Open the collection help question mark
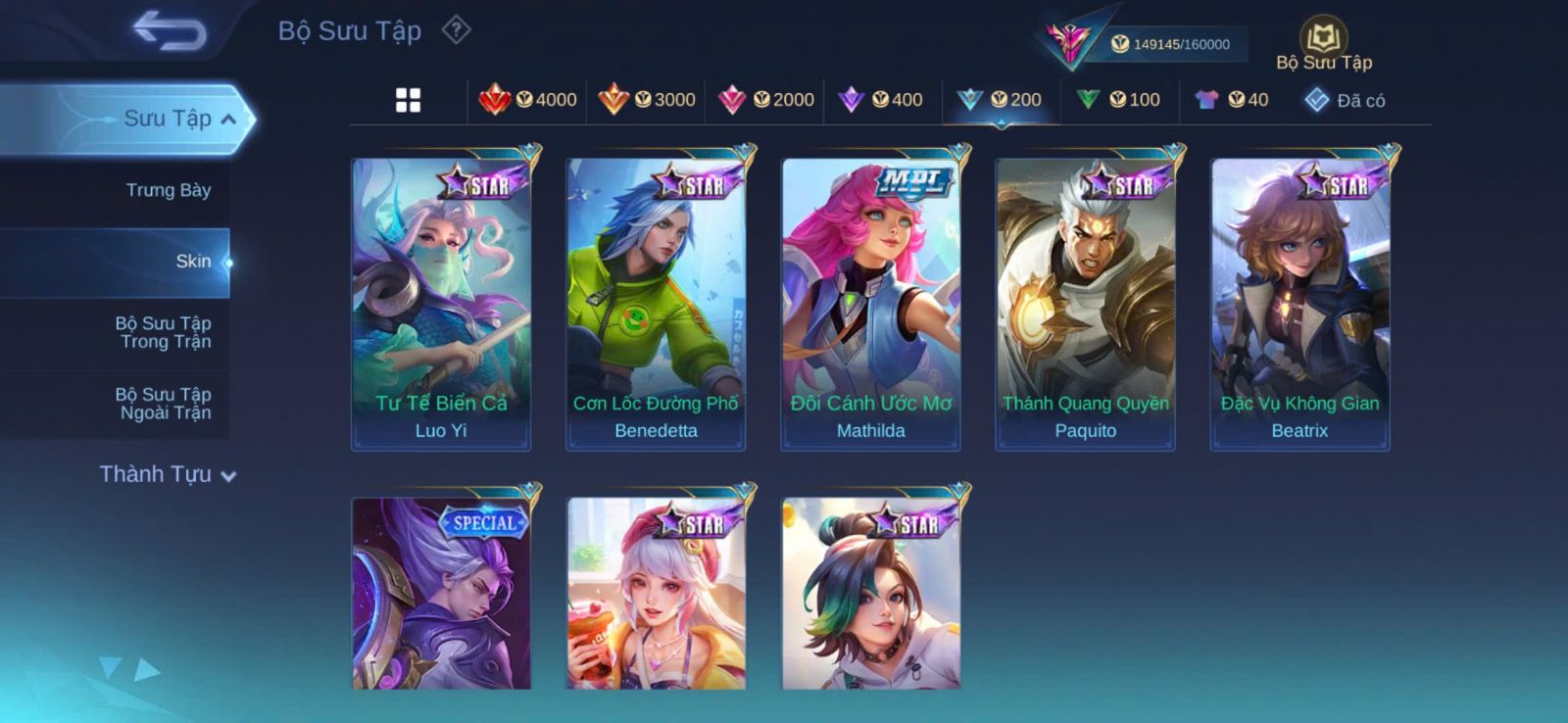Image resolution: width=1568 pixels, height=723 pixels. [x=456, y=30]
